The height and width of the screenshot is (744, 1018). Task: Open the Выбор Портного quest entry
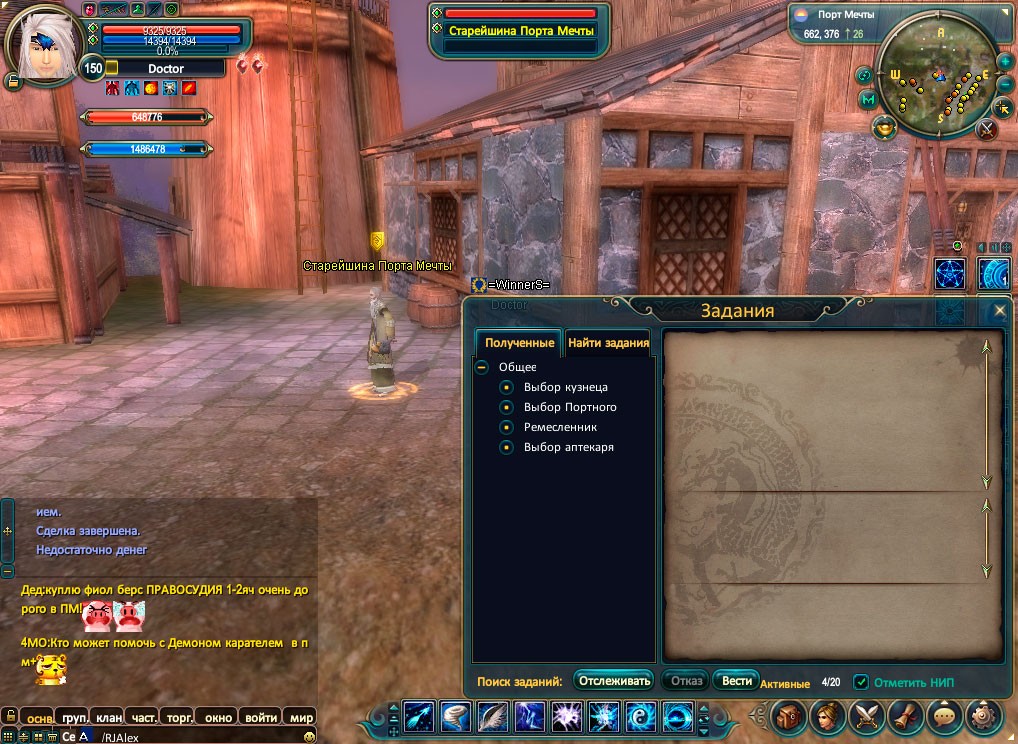click(x=570, y=407)
